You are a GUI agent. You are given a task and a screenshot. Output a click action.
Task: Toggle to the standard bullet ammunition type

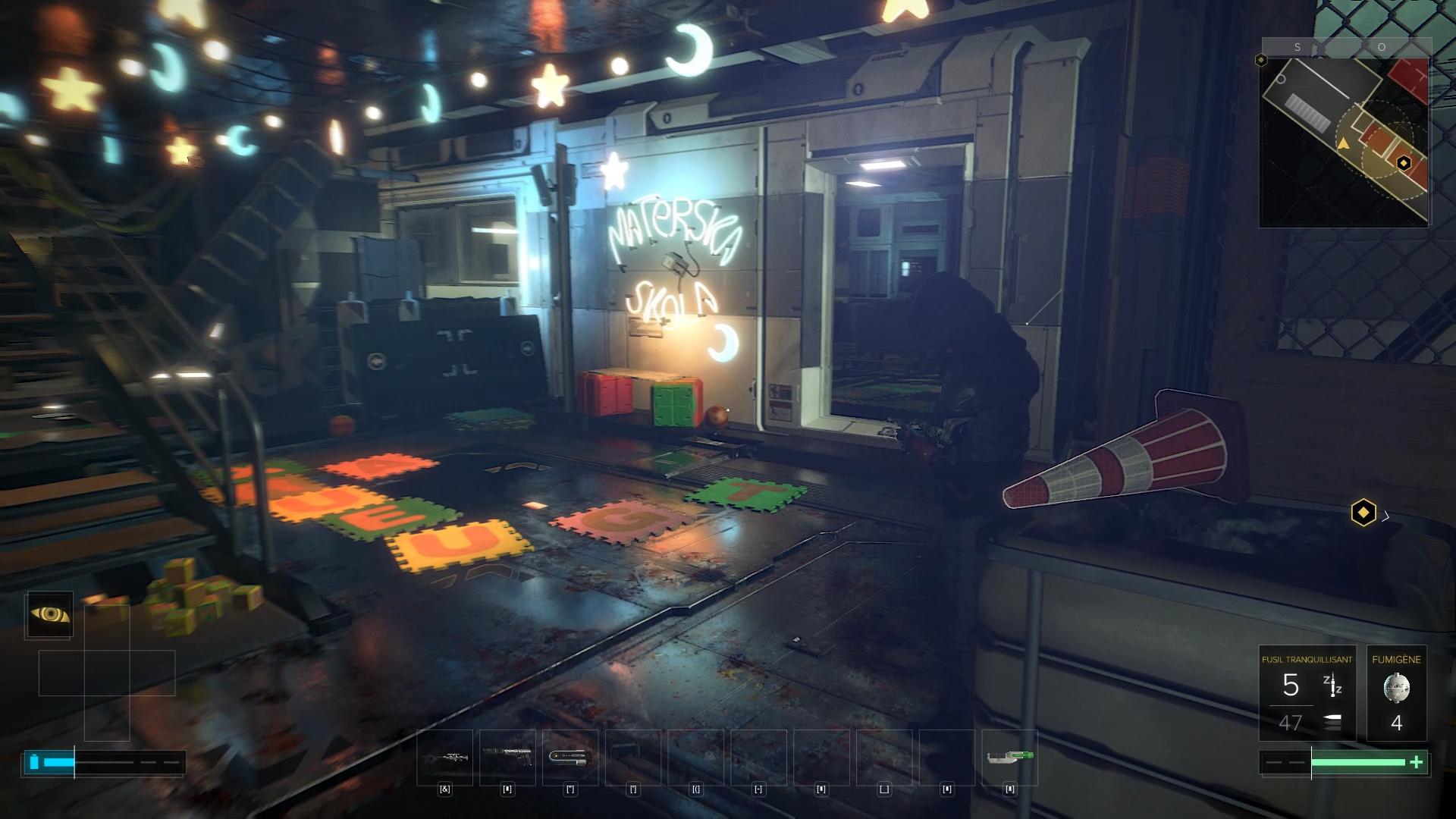pyautogui.click(x=1332, y=720)
